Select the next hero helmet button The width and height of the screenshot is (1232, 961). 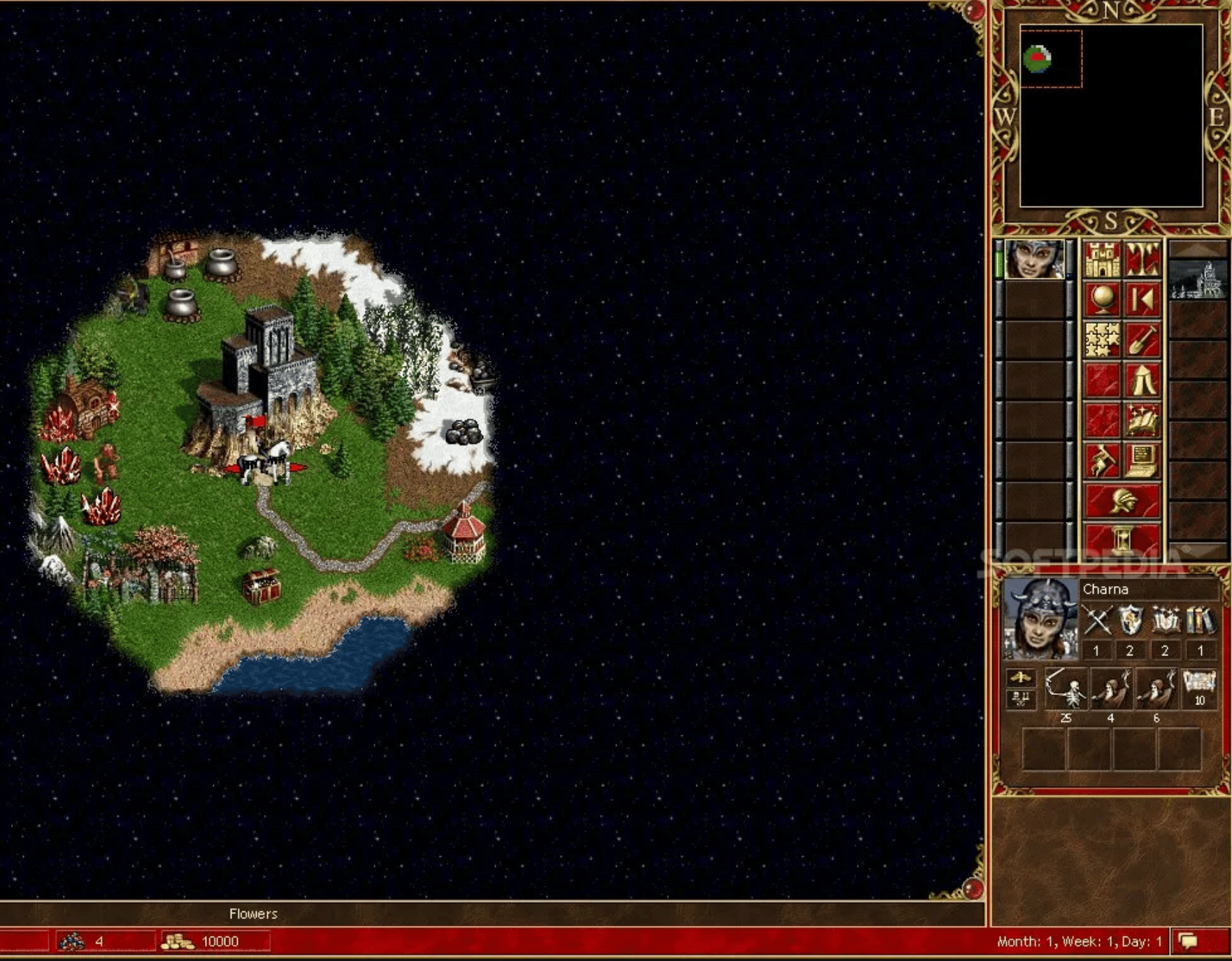click(1122, 501)
